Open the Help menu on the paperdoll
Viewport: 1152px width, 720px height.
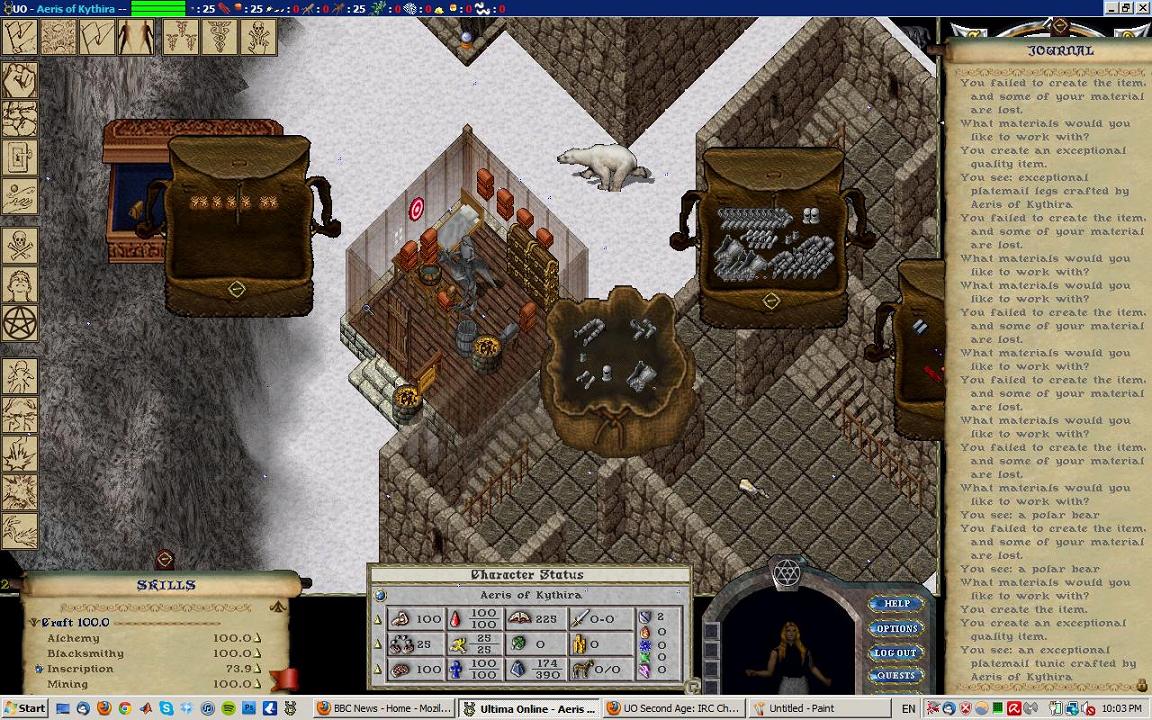(896, 604)
